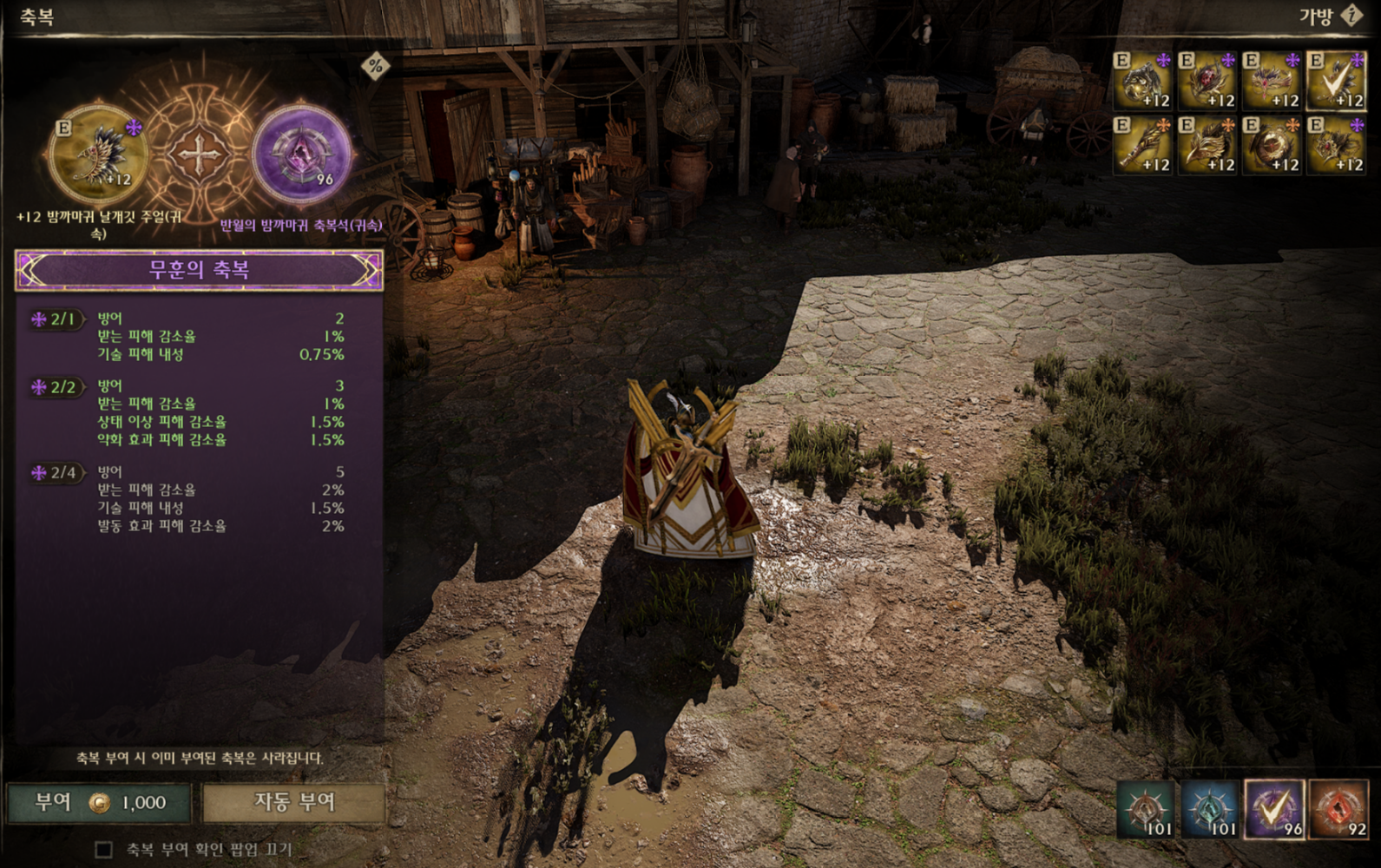Pick the +12 golden bird-beak helm item
1381x868 pixels.
point(1207,144)
